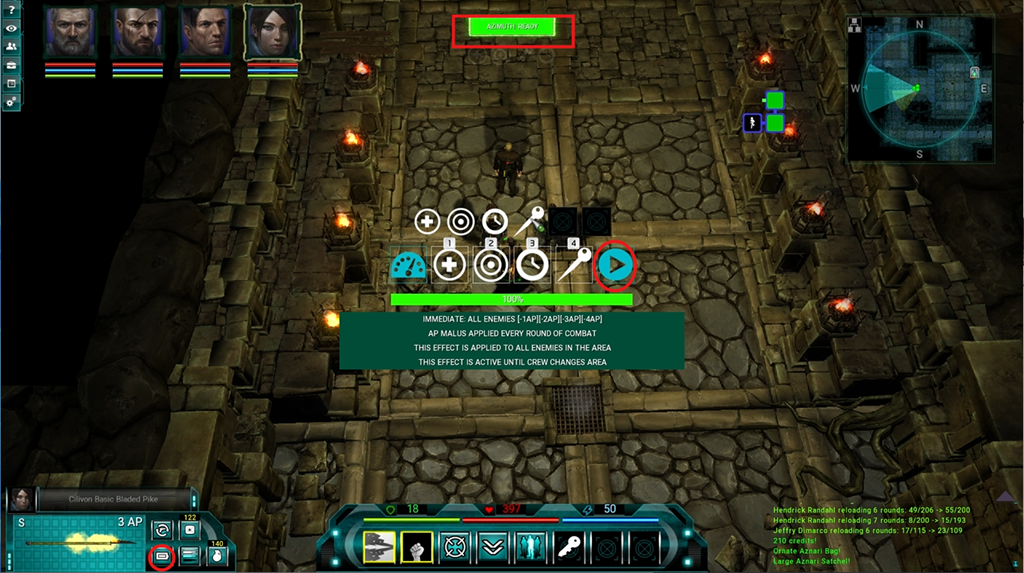
Task: Activate the glowing squad figures hotbar ability
Action: (529, 546)
